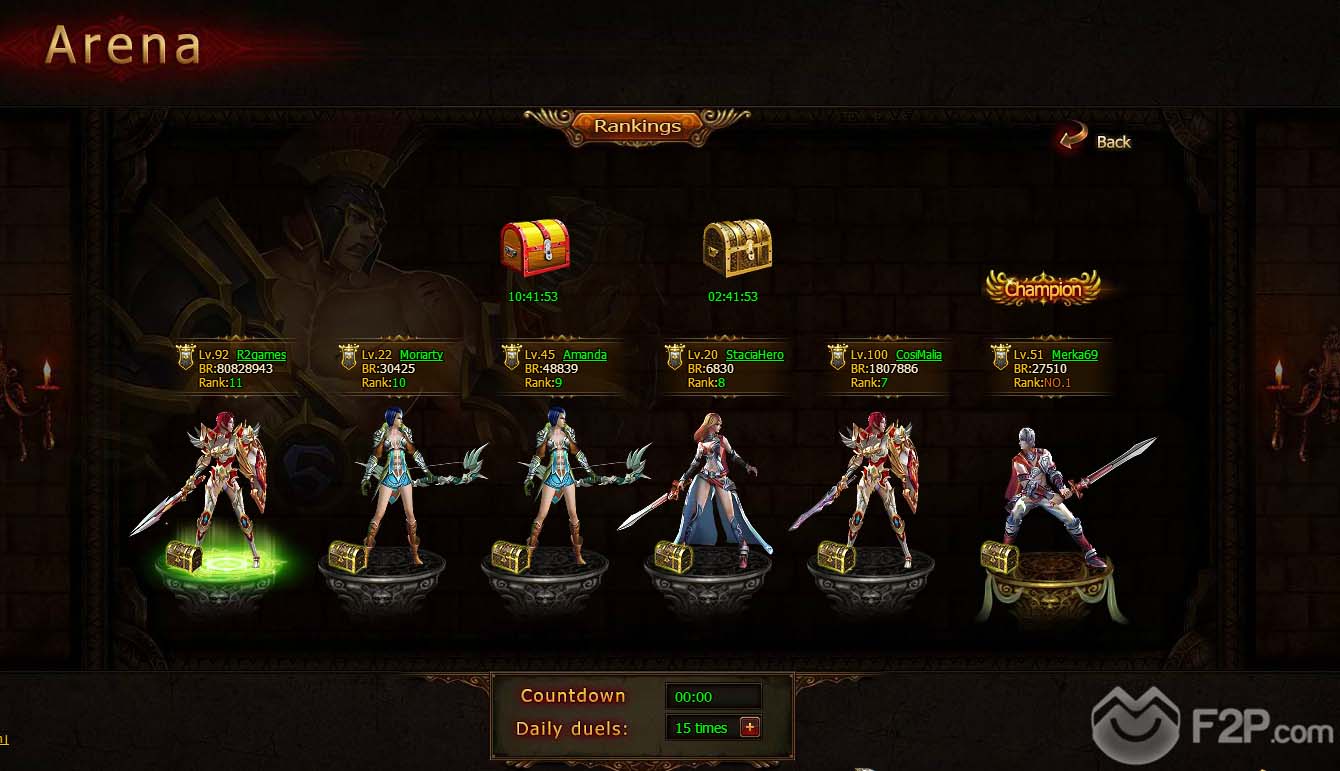Screen dimensions: 1340x771
Task: Open Amanda's player name link
Action: coord(584,355)
